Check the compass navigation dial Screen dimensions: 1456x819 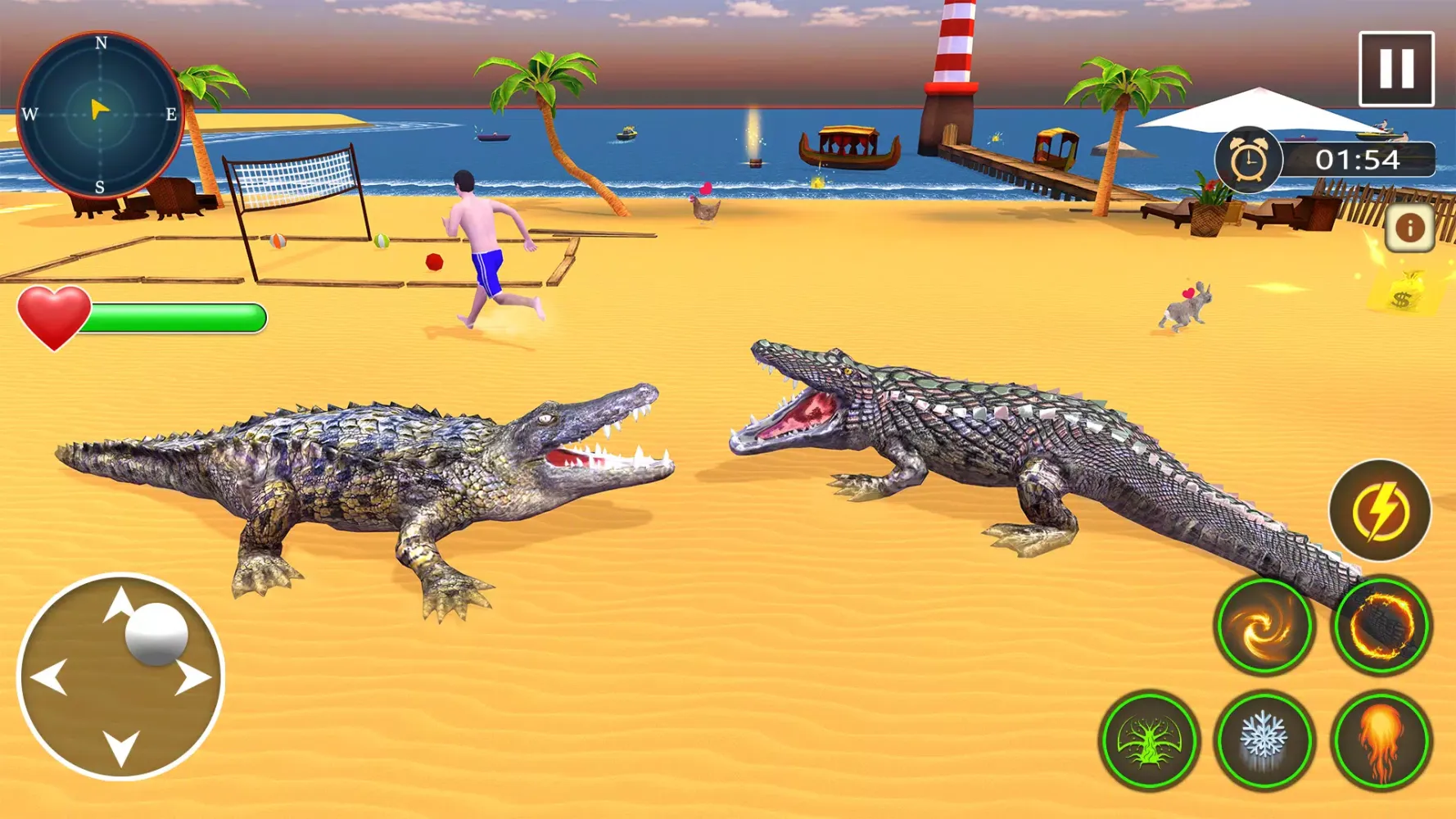[100, 111]
